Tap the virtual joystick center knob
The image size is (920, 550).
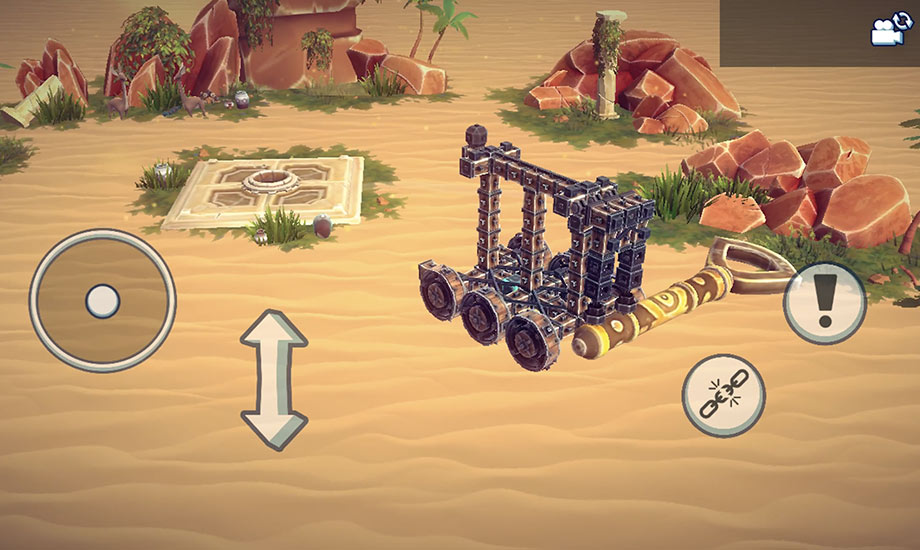[x=102, y=300]
